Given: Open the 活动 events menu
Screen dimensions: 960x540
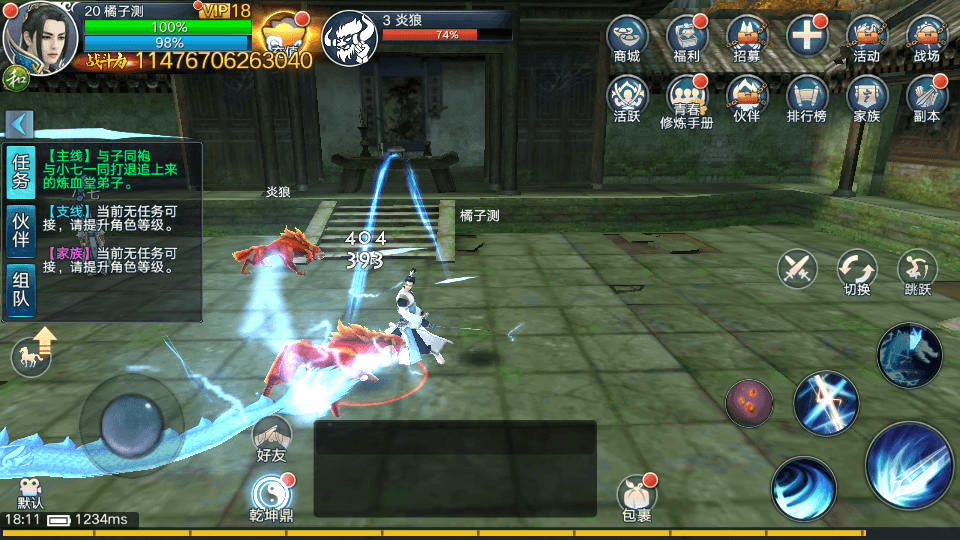Looking at the screenshot, I should 866,38.
